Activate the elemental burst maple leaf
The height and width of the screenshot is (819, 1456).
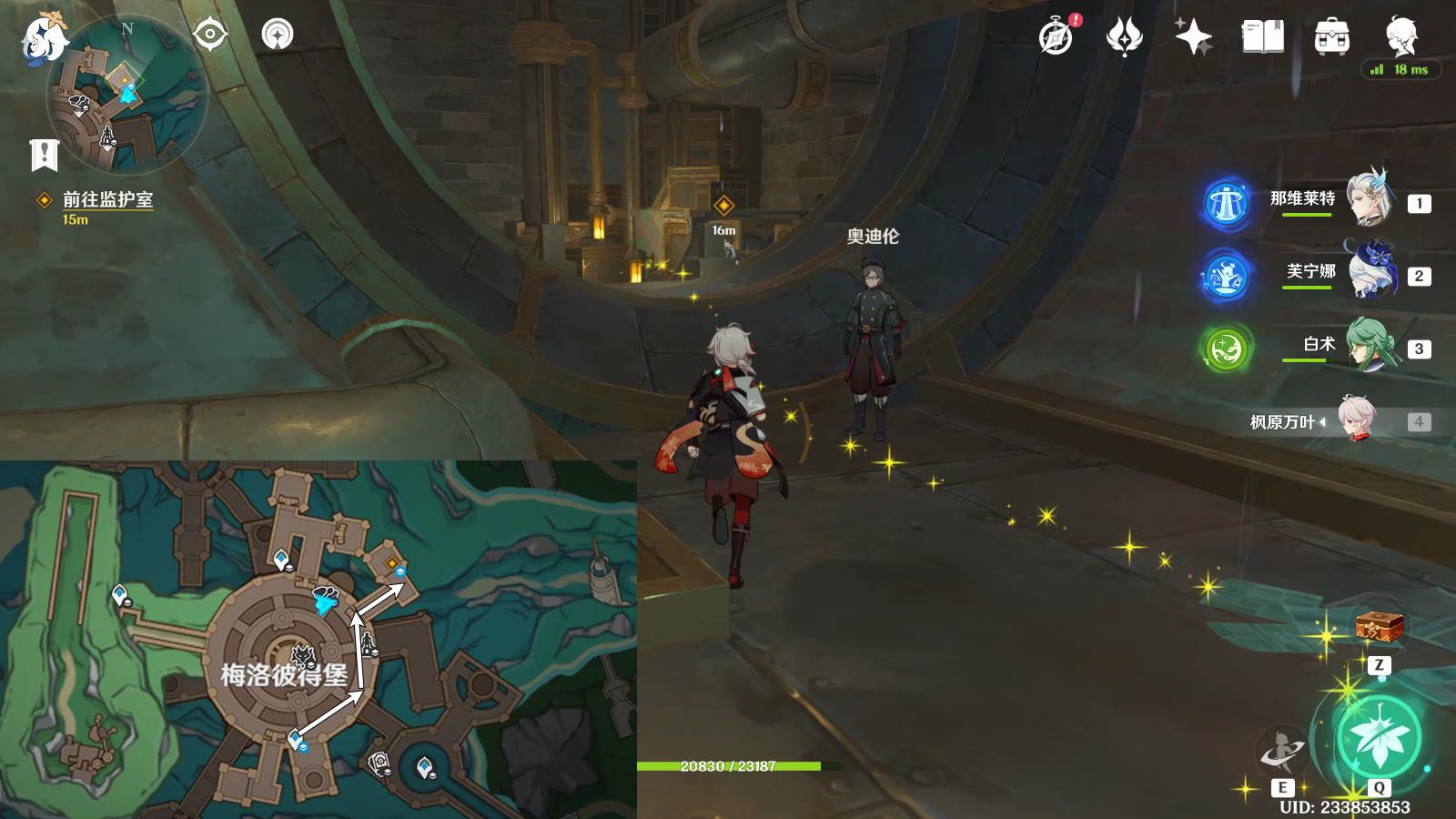pyautogui.click(x=1378, y=737)
